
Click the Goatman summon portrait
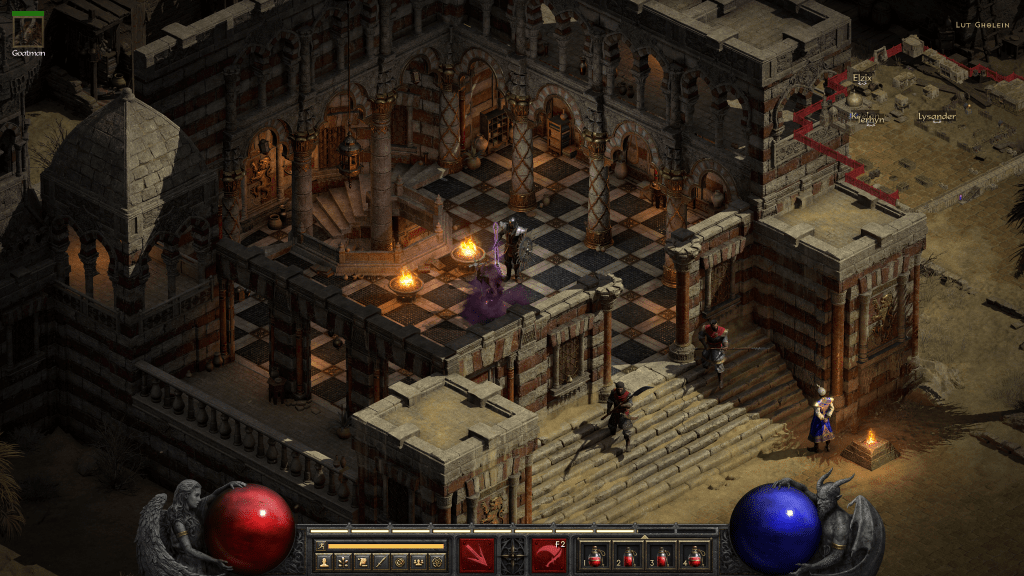point(27,30)
